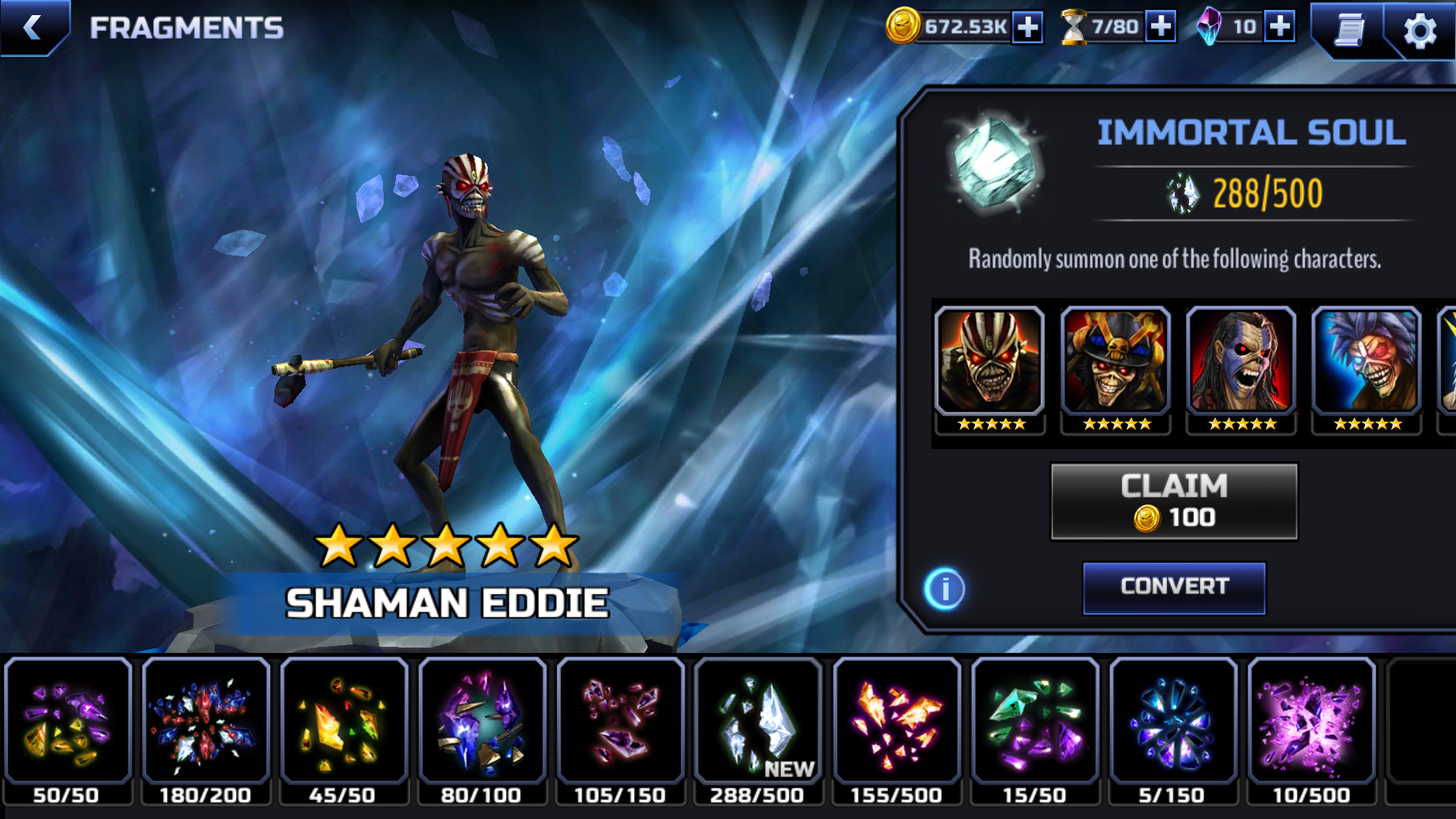
Task: Pick the blue-faced Eddie with dark hair
Action: point(1241,362)
